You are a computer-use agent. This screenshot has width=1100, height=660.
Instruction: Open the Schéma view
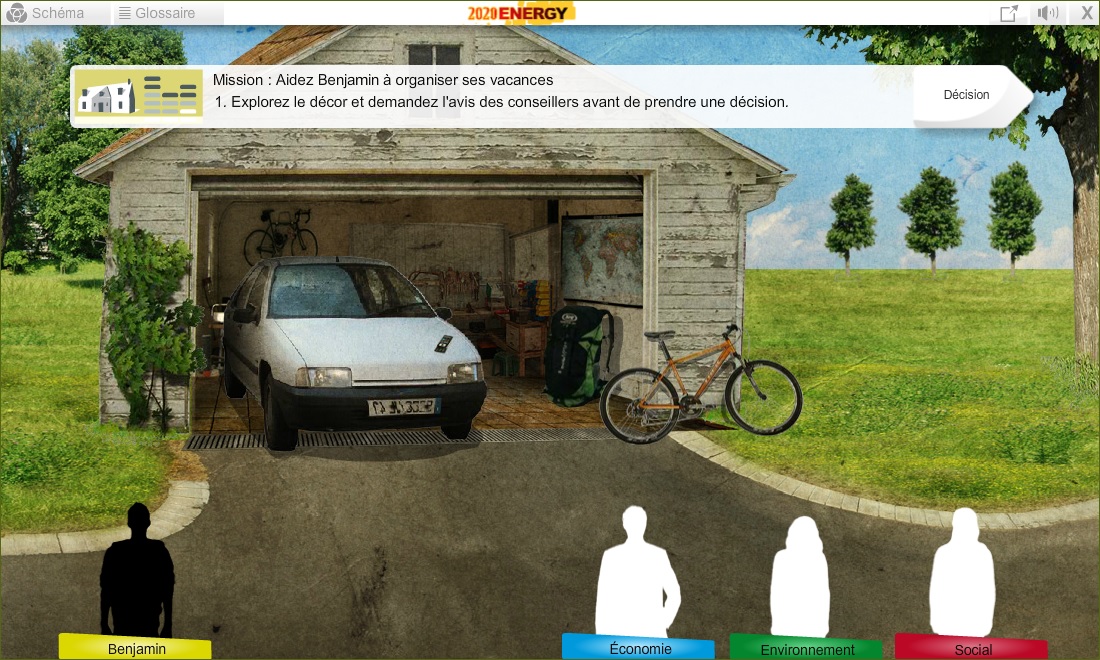(x=46, y=13)
